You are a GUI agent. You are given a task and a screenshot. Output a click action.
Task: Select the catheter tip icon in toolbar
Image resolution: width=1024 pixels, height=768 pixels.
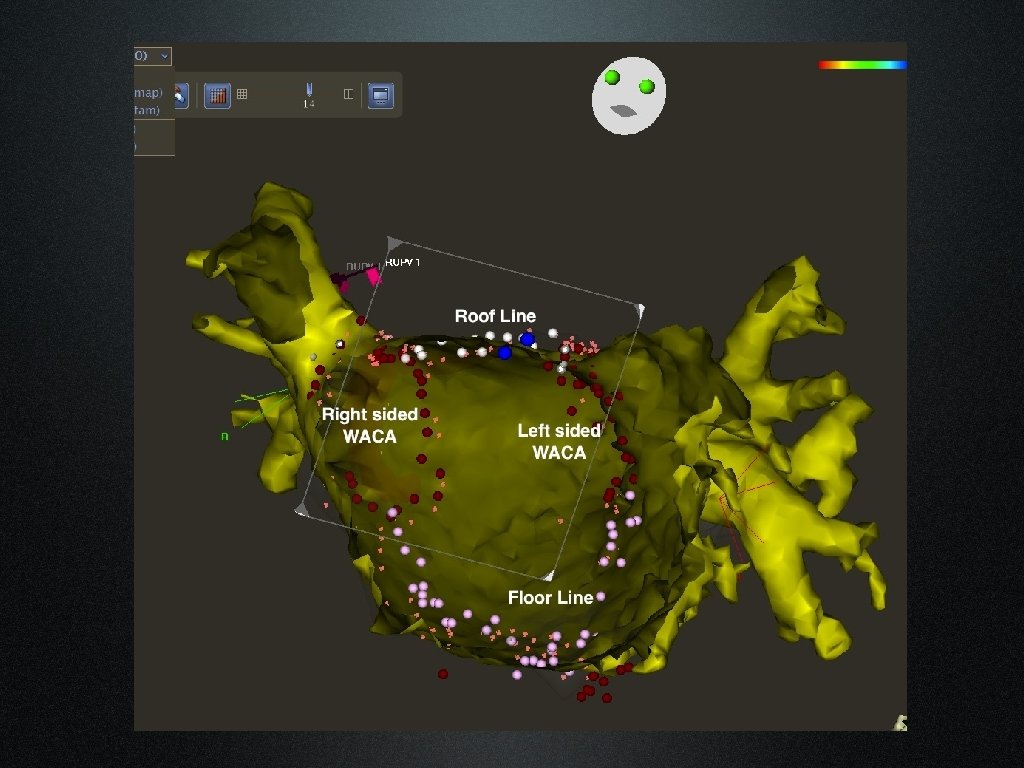click(x=309, y=94)
